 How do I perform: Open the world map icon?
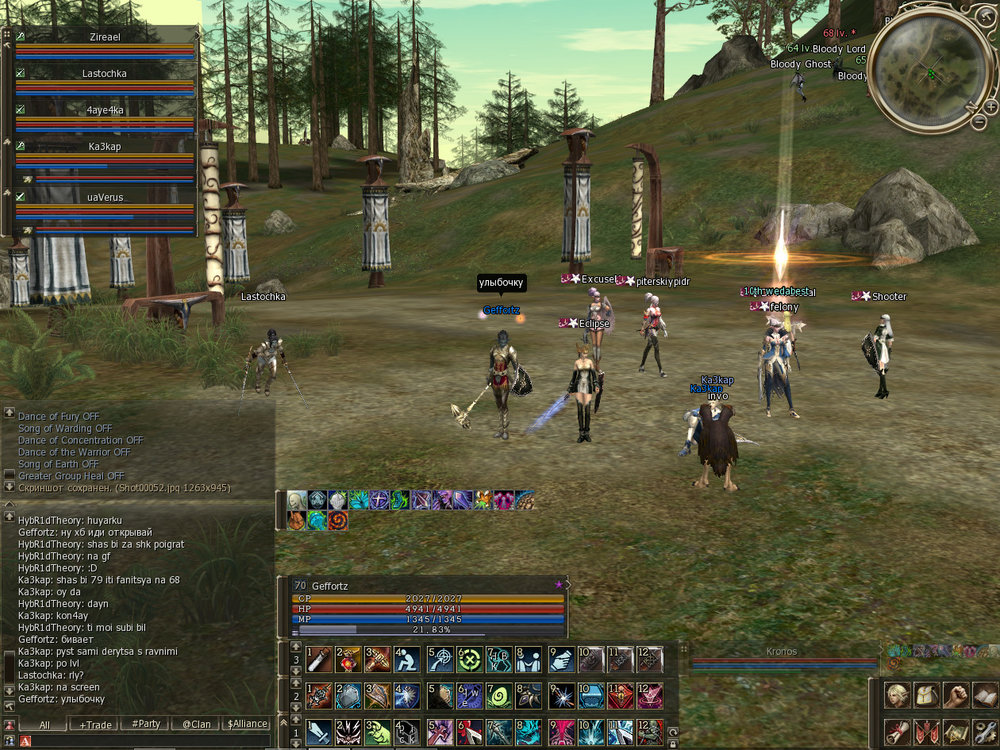pyautogui.click(x=956, y=731)
